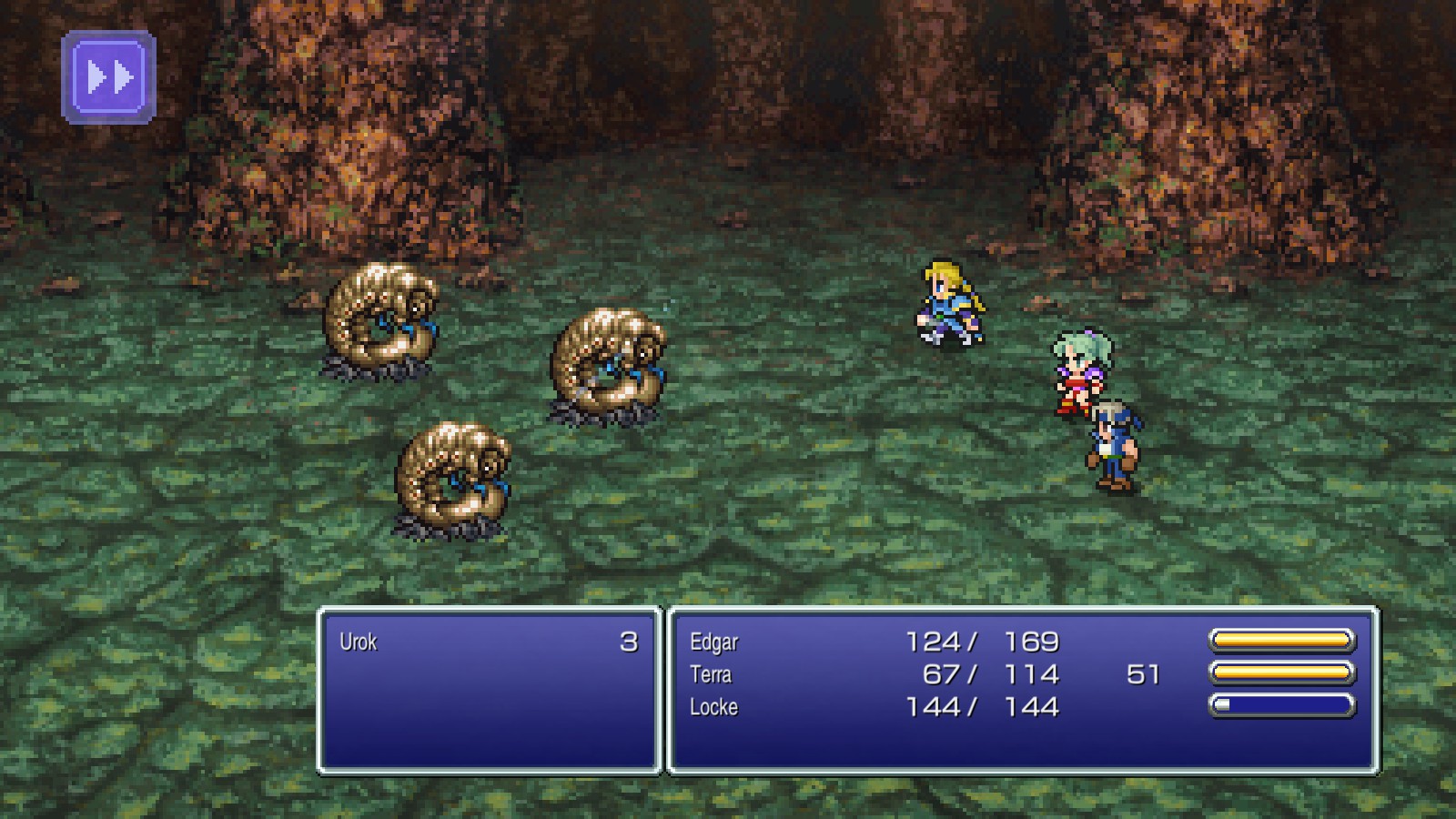Choose Edgar in the party list

click(x=714, y=642)
